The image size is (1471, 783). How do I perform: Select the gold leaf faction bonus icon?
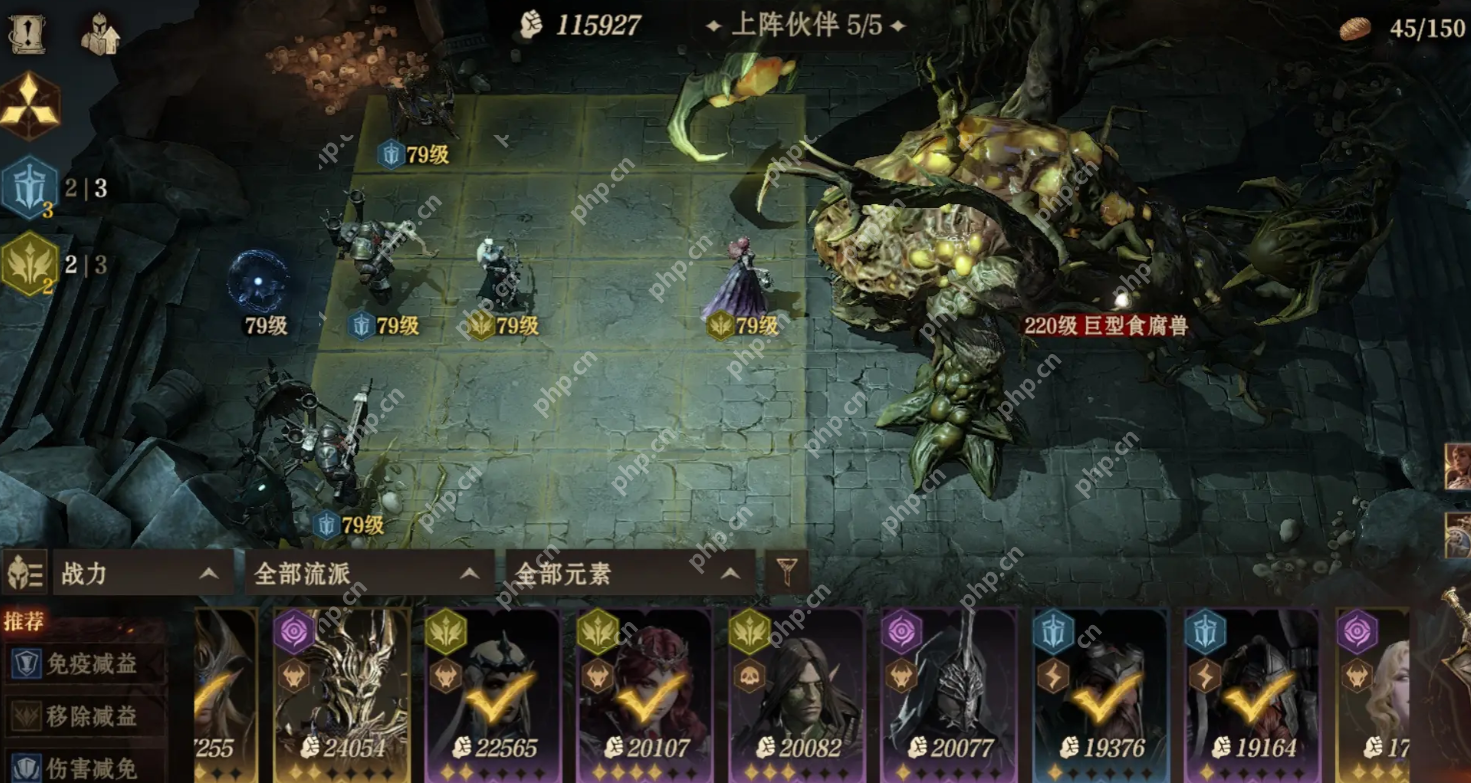pos(30,265)
